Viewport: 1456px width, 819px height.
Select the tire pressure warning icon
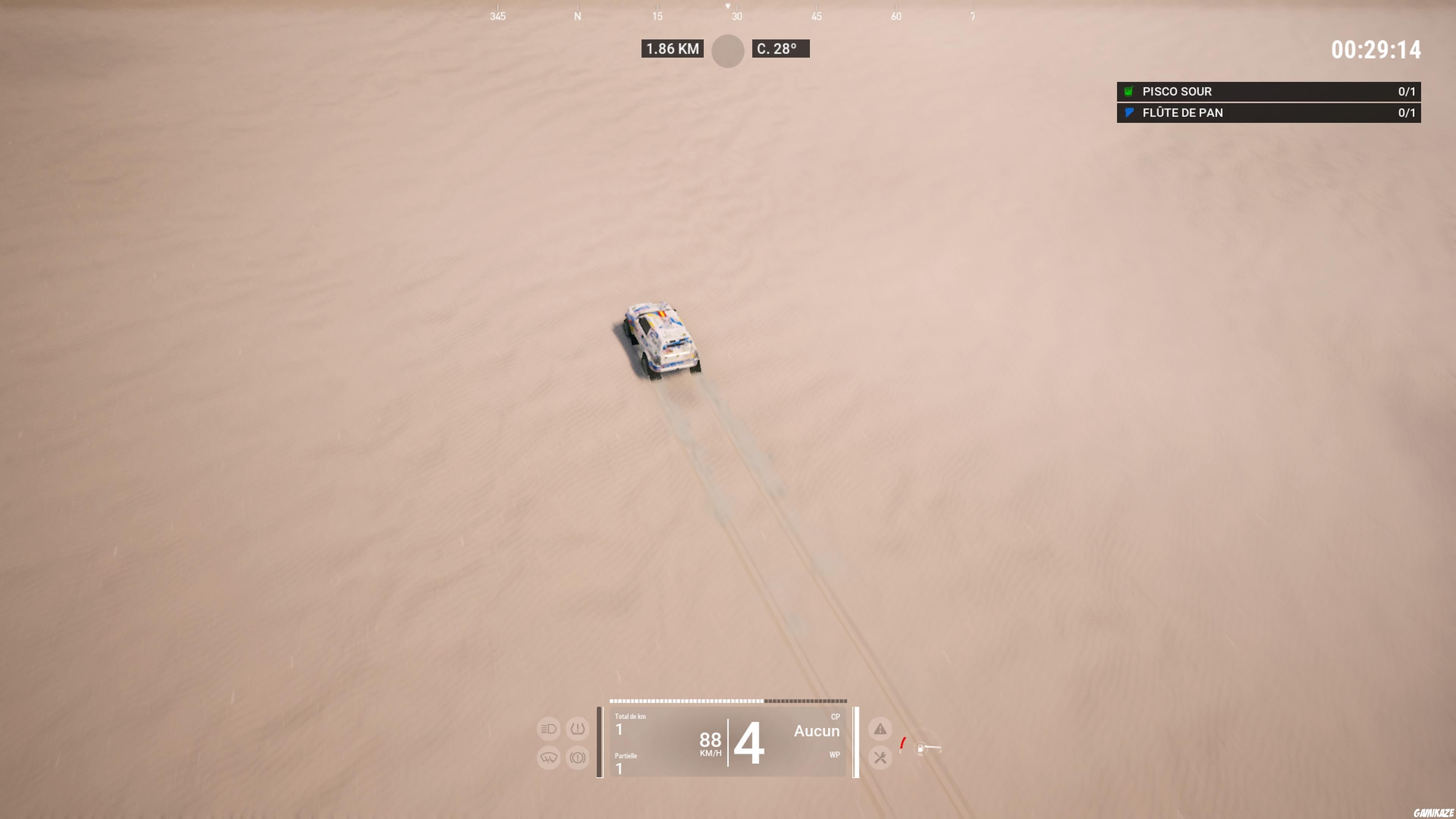577,728
